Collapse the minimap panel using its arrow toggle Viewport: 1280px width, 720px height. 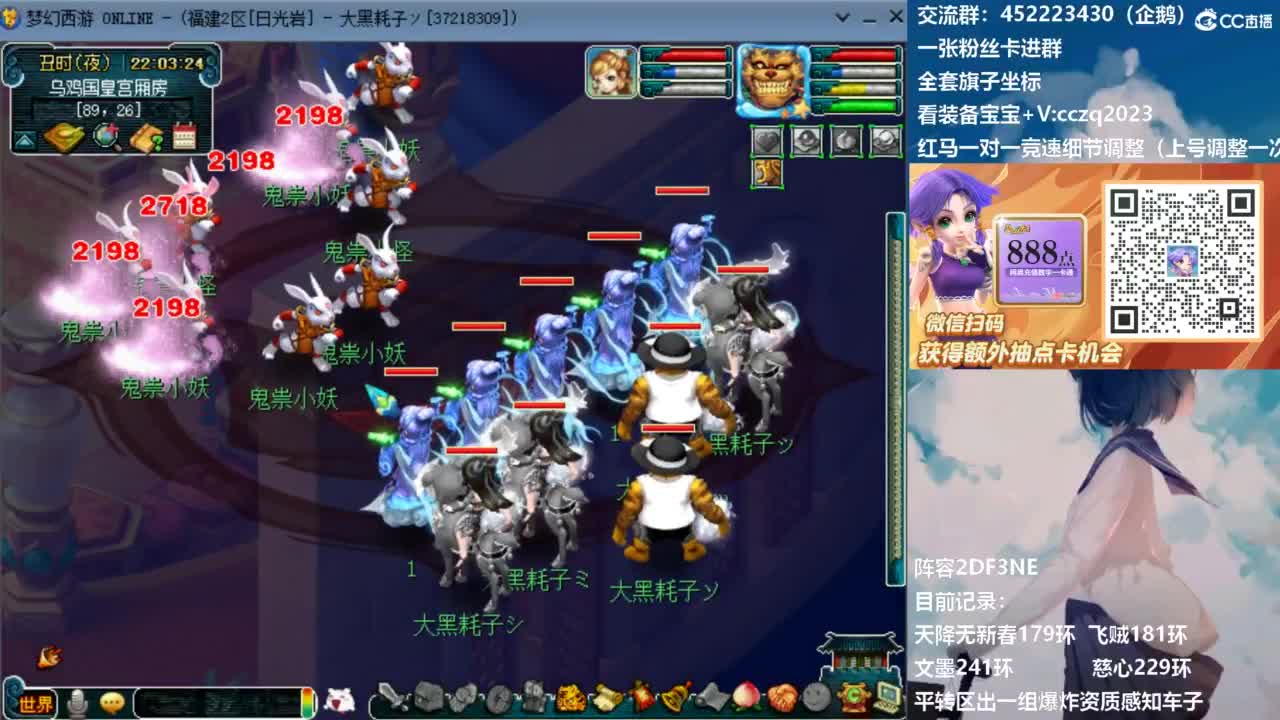(24, 139)
